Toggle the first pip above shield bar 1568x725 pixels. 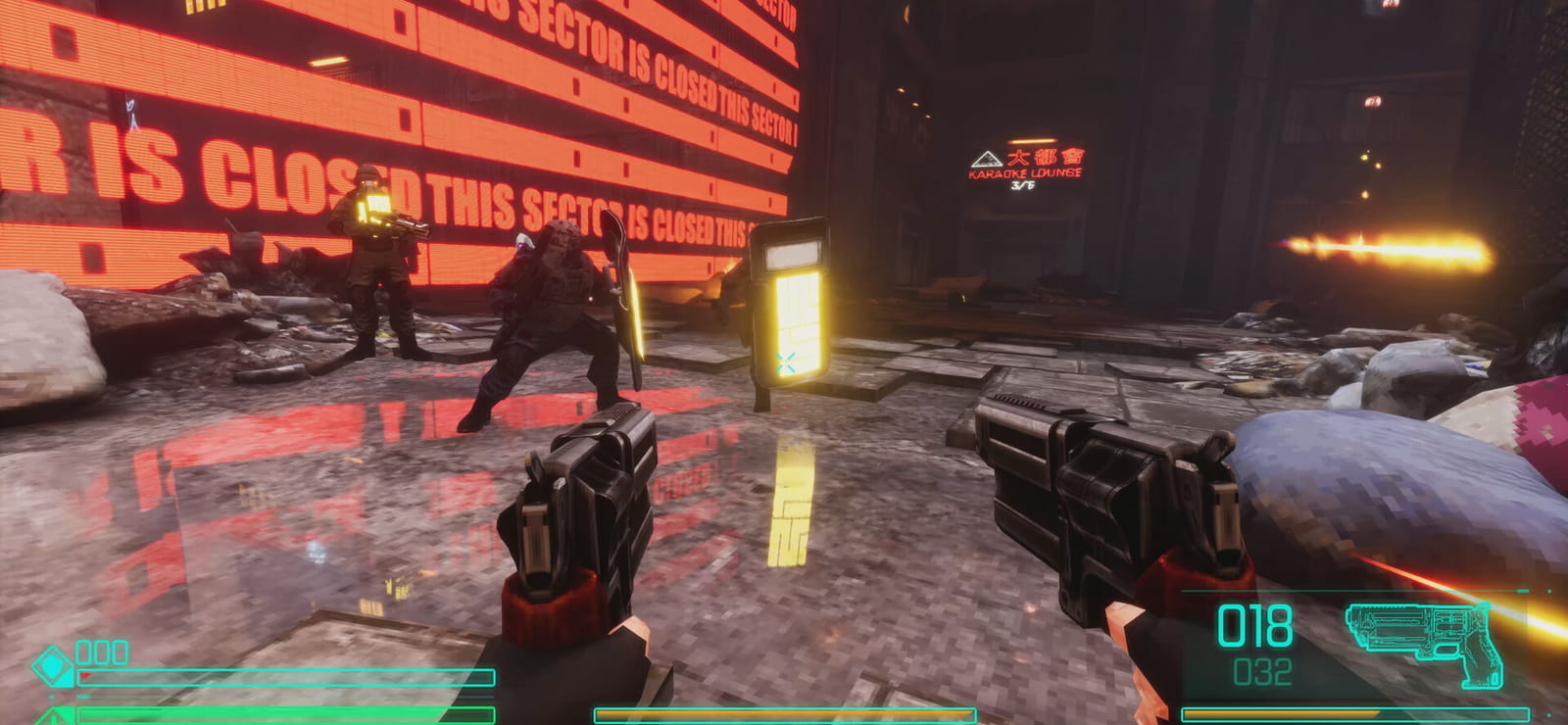pos(84,653)
